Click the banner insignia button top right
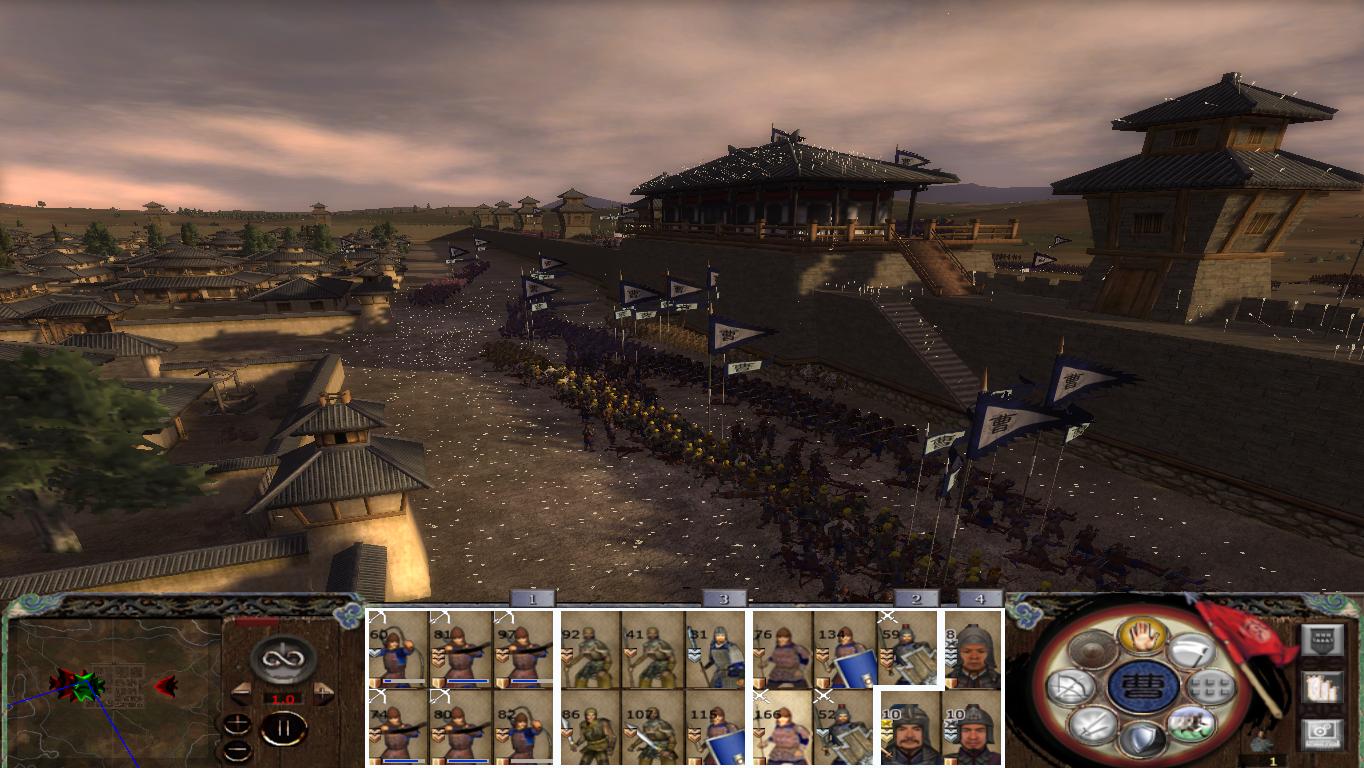The width and height of the screenshot is (1364, 768). [1324, 639]
